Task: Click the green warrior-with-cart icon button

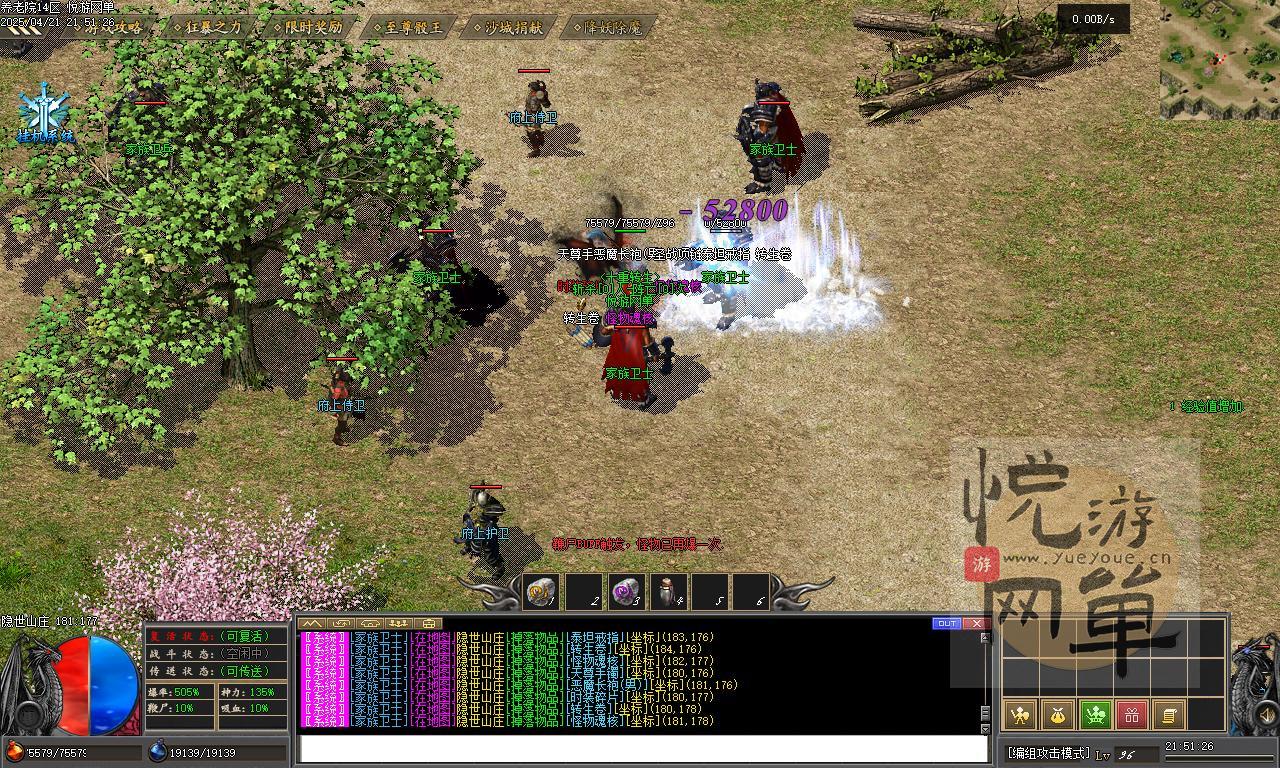Action: [1095, 714]
